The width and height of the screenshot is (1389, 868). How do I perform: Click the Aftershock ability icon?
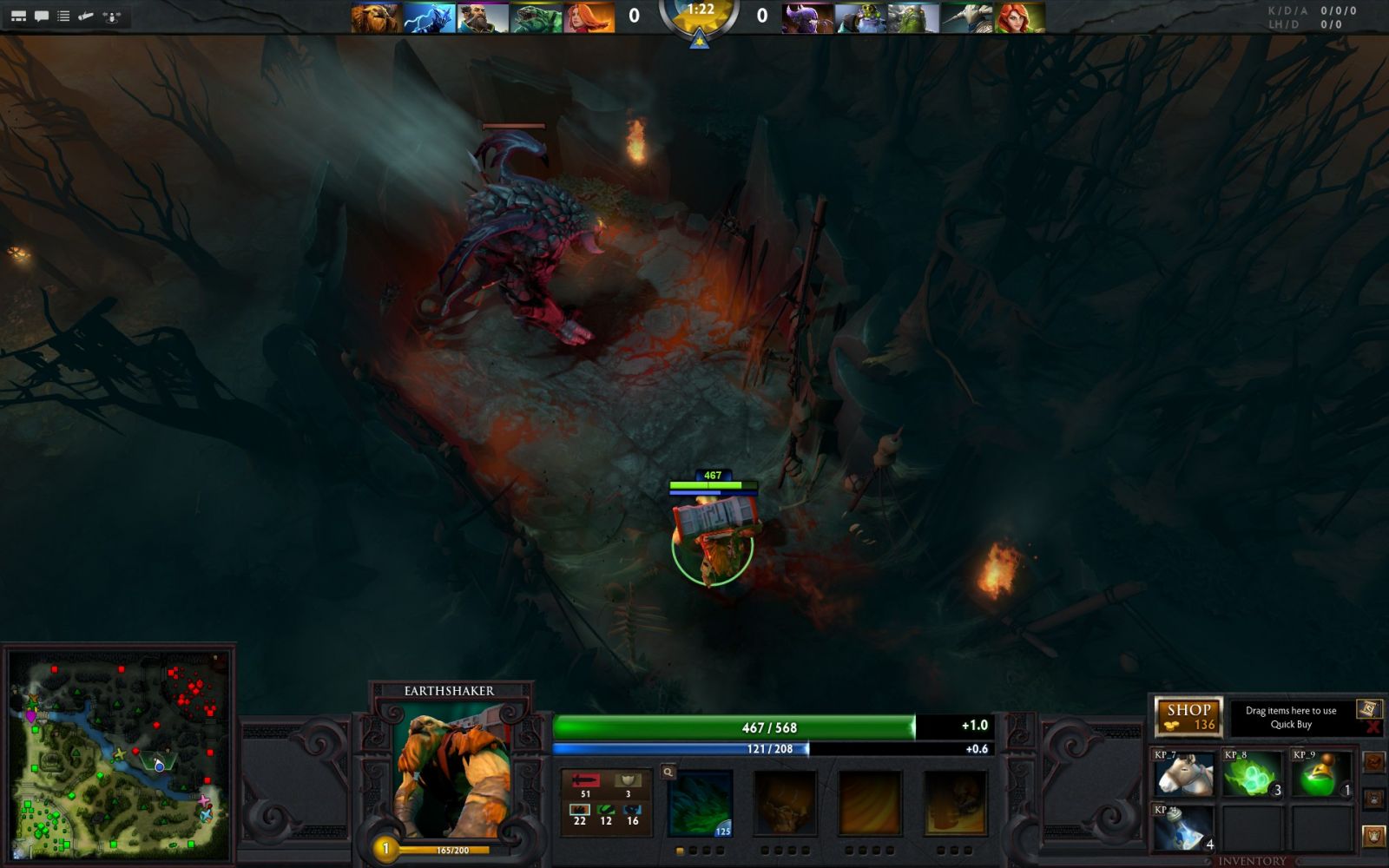coord(869,805)
